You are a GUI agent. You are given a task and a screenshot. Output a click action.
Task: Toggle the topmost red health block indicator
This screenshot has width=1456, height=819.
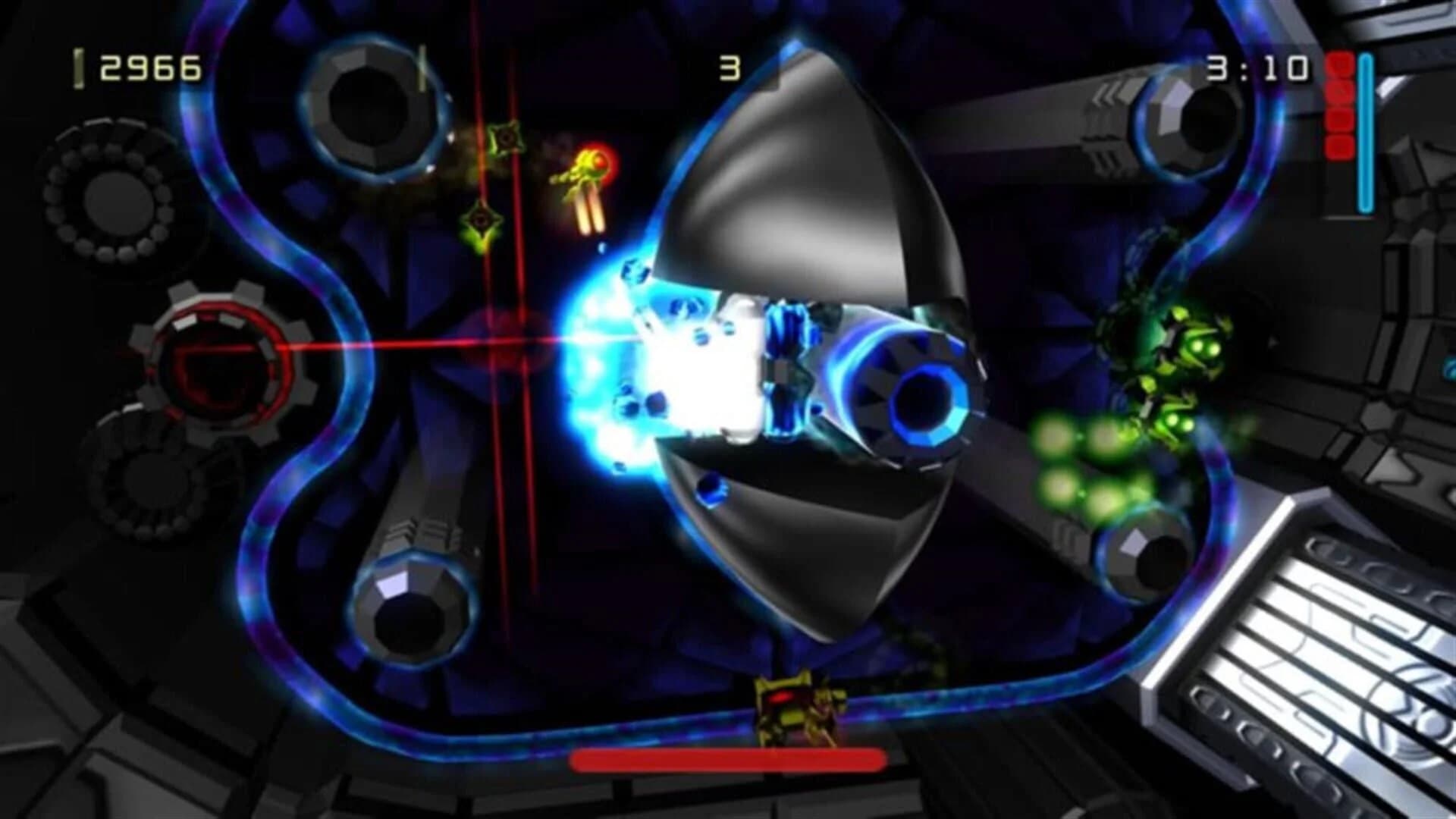coord(1340,64)
